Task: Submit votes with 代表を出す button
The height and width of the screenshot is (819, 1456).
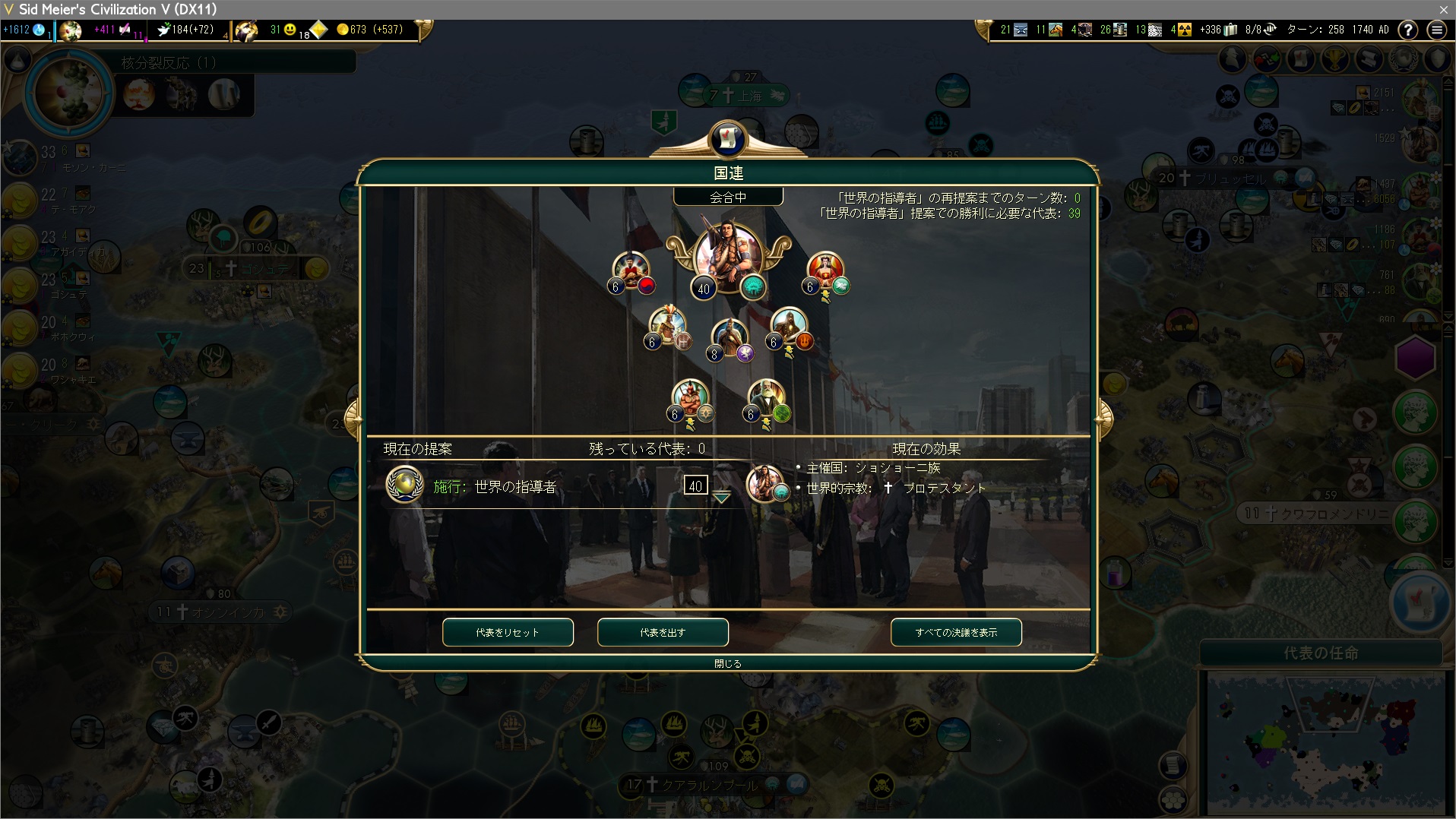Action: click(x=663, y=632)
